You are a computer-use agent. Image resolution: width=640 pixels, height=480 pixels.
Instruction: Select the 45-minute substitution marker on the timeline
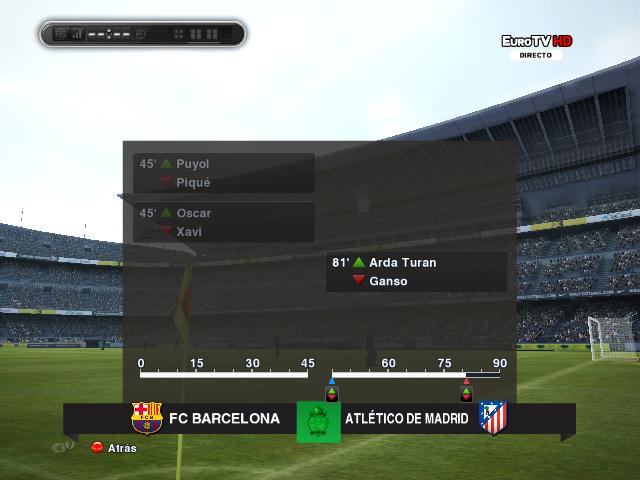(332, 389)
